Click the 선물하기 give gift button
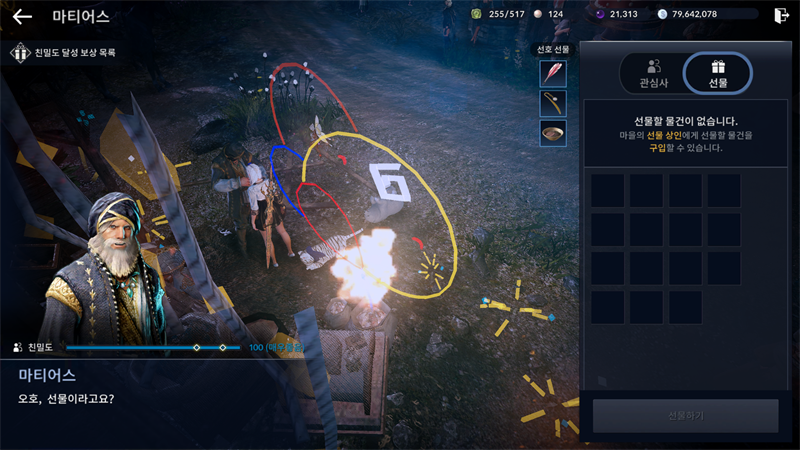Image resolution: width=800 pixels, height=450 pixels. pos(685,415)
